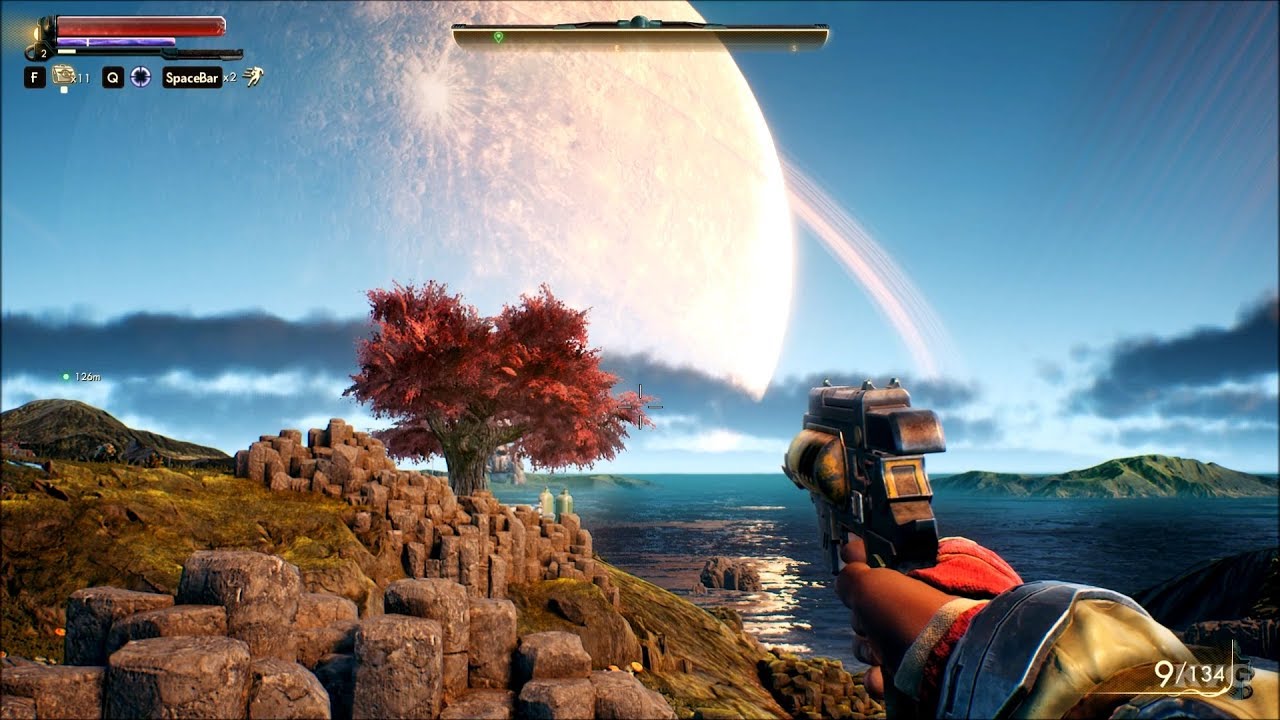This screenshot has width=1280, height=720.
Task: Click the green waypoint pin on the compass
Action: (498, 36)
